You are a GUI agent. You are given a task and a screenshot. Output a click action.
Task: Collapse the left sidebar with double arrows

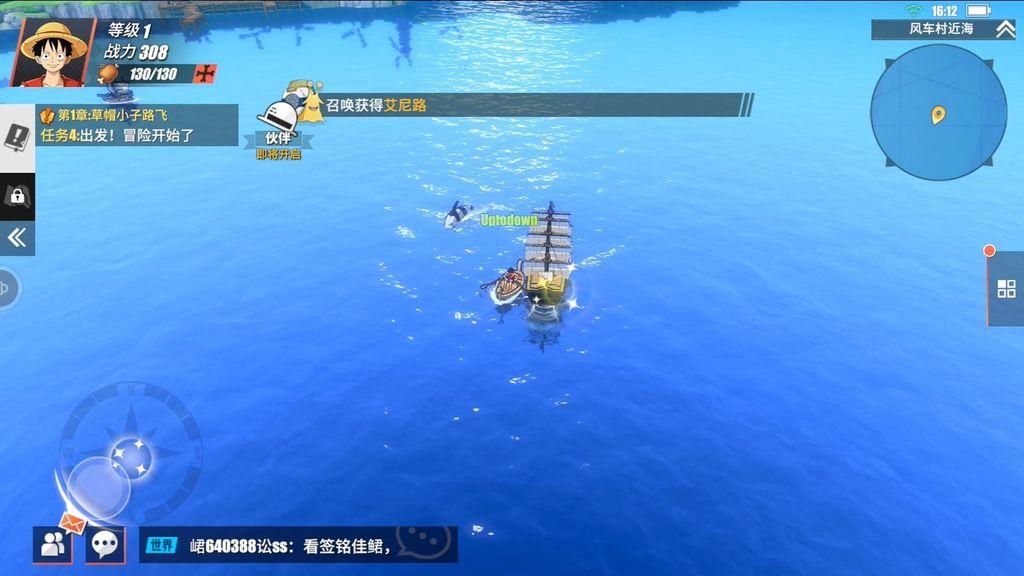click(x=17, y=237)
